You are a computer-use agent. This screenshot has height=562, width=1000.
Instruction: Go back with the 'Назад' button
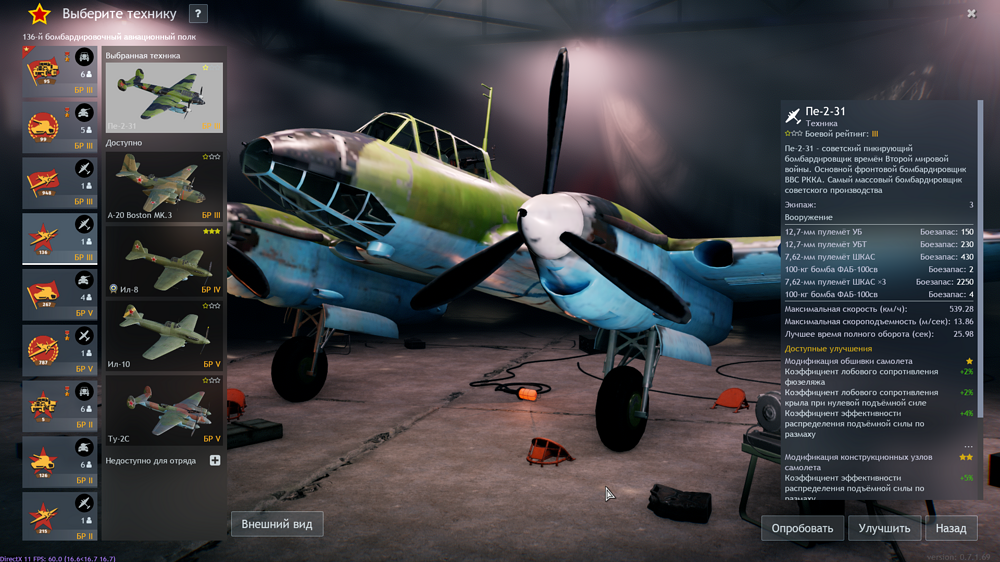[x=951, y=528]
